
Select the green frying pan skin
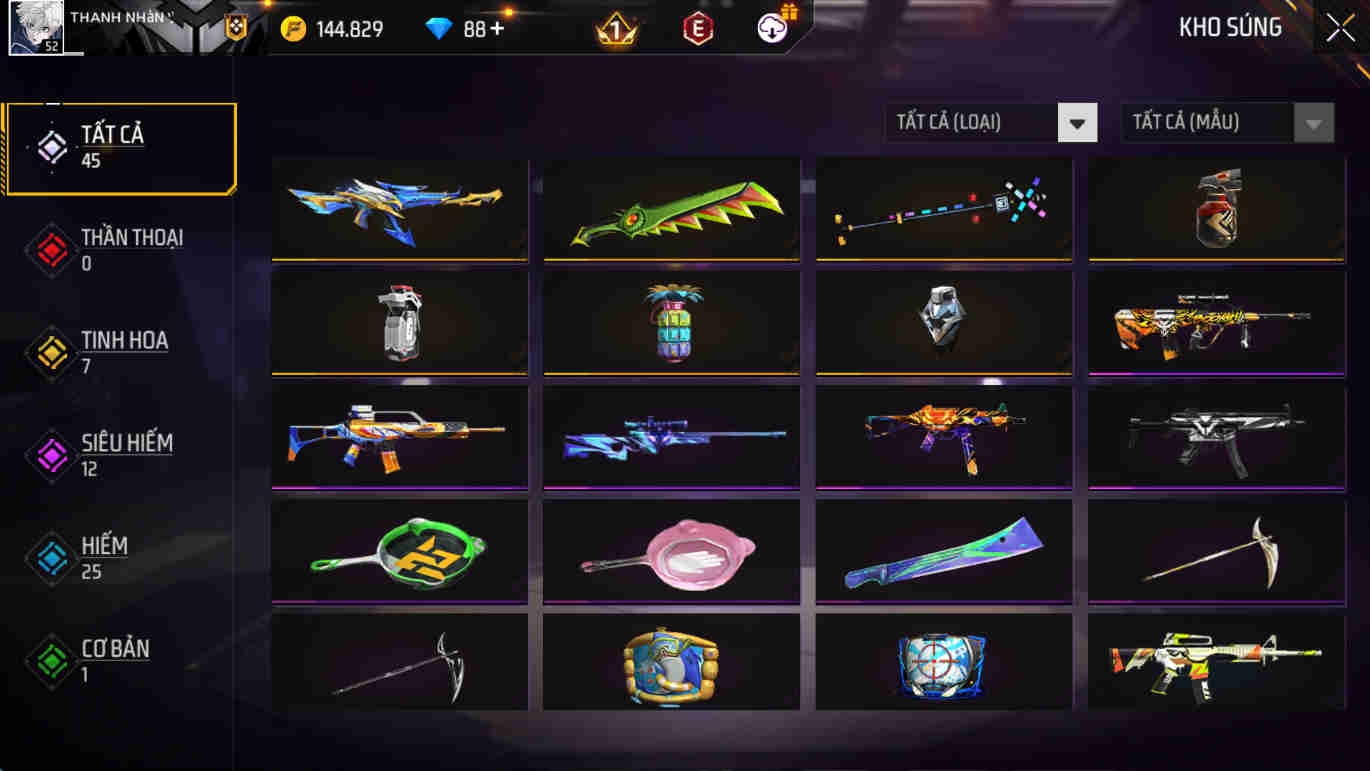click(x=399, y=551)
